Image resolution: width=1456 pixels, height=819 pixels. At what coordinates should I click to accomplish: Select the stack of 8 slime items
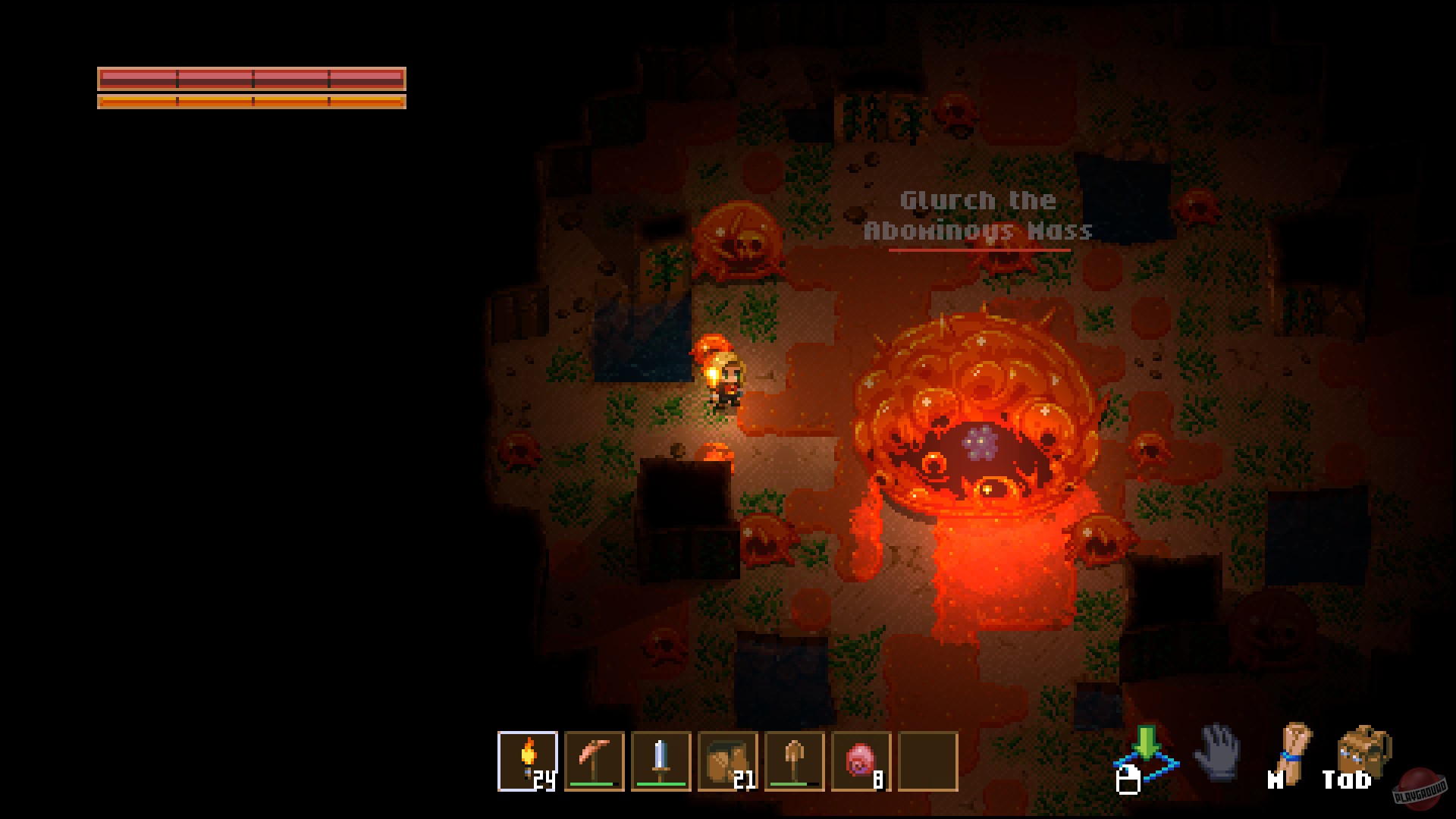click(861, 761)
